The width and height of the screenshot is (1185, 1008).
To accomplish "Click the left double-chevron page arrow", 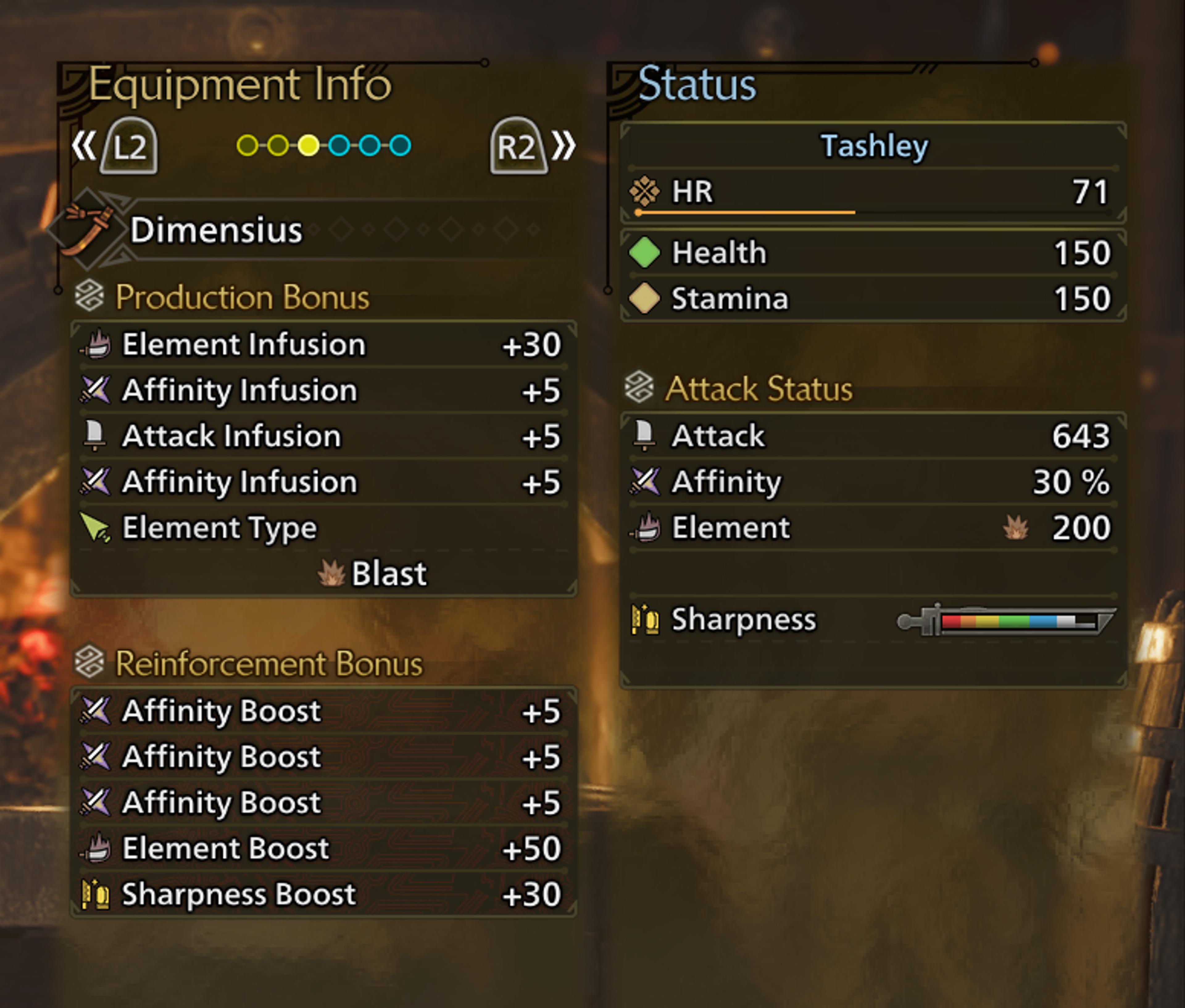I will coord(83,145).
